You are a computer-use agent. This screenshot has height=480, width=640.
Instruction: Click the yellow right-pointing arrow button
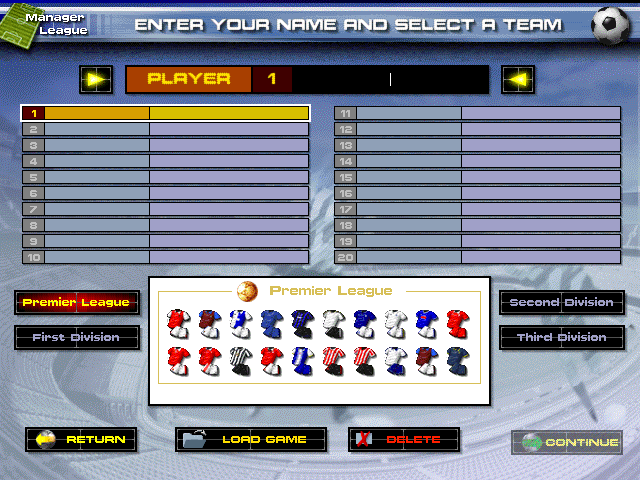click(97, 79)
